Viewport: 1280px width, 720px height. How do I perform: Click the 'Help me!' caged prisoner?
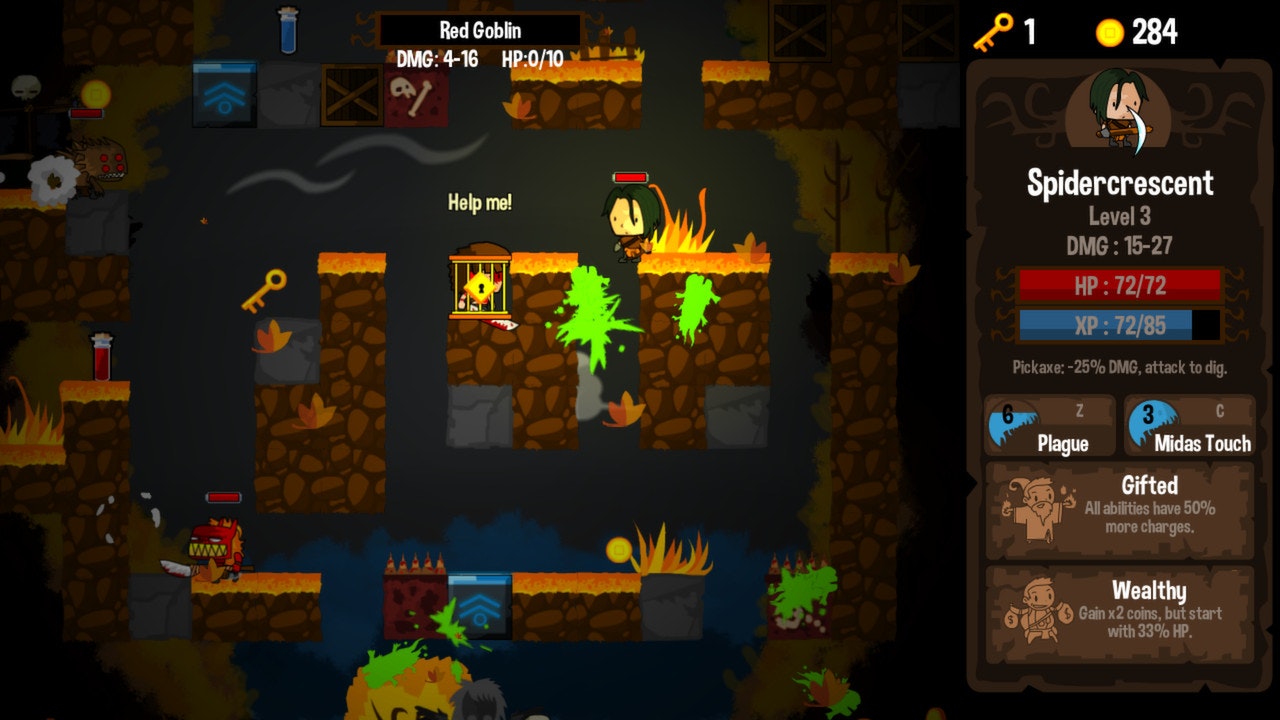481,287
